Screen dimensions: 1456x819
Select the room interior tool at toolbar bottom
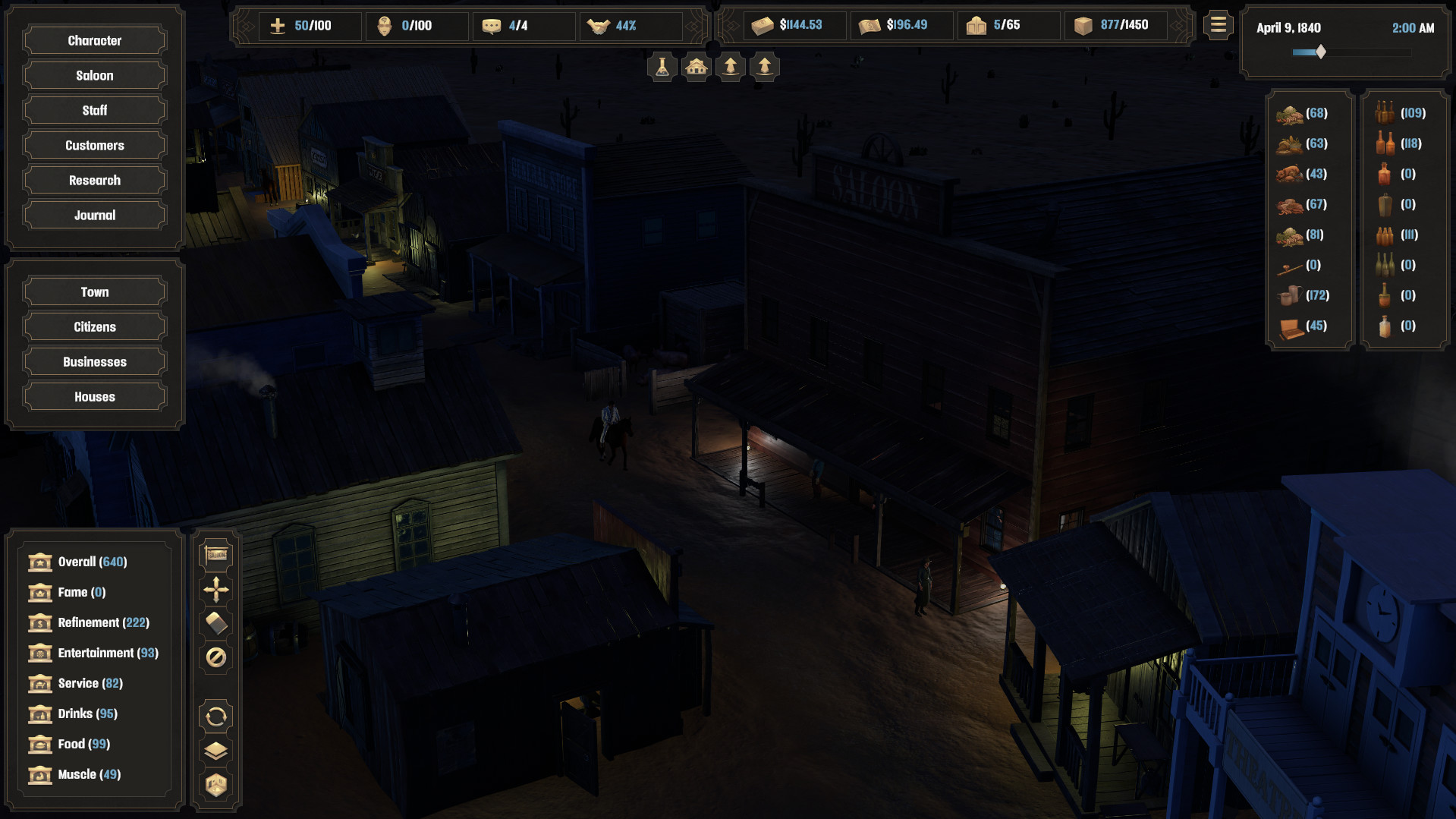(x=215, y=786)
